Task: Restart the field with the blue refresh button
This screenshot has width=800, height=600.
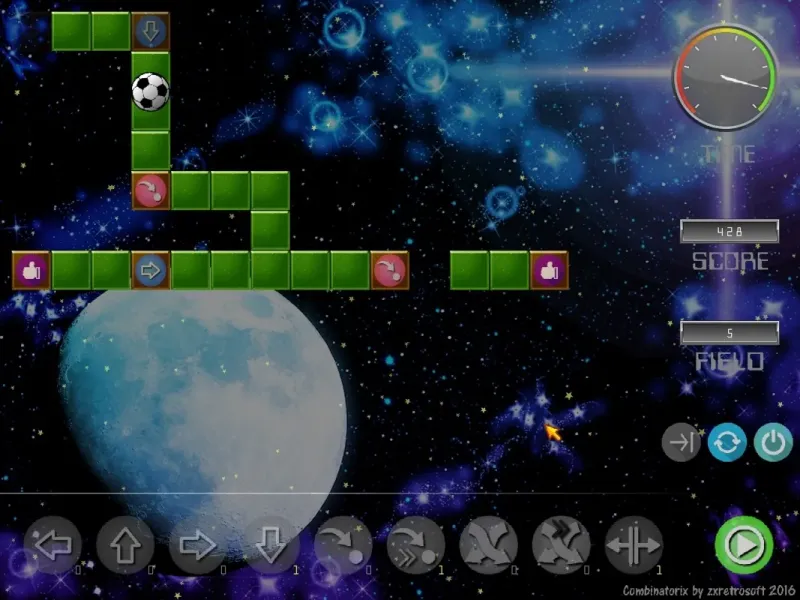Action: pyautogui.click(x=727, y=442)
